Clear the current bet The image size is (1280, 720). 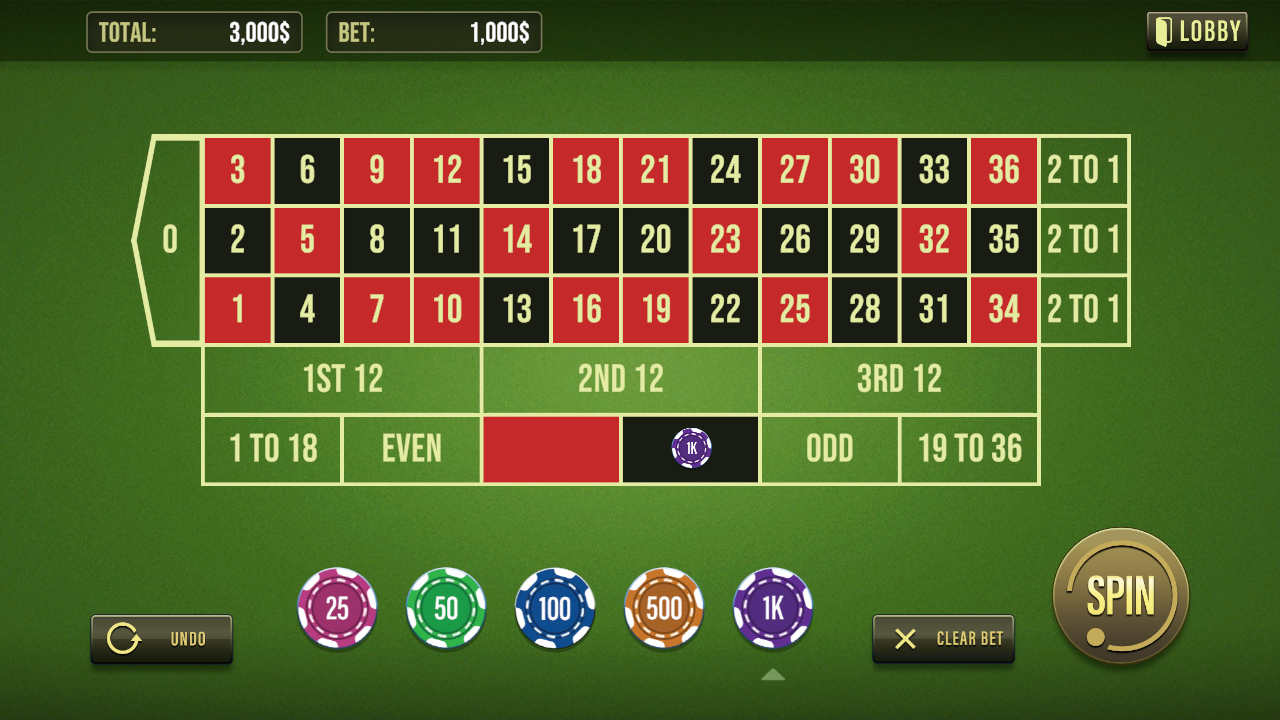pos(943,638)
